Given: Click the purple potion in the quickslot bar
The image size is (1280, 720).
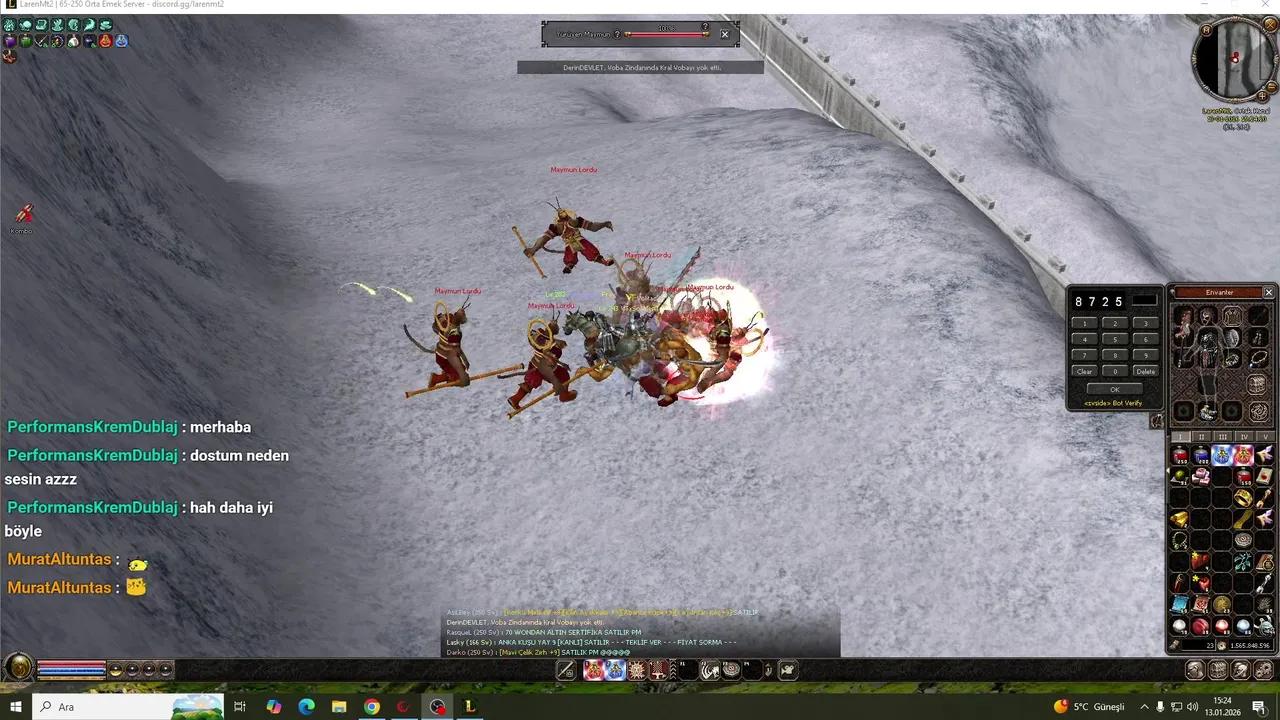Looking at the screenshot, I should tap(8, 41).
